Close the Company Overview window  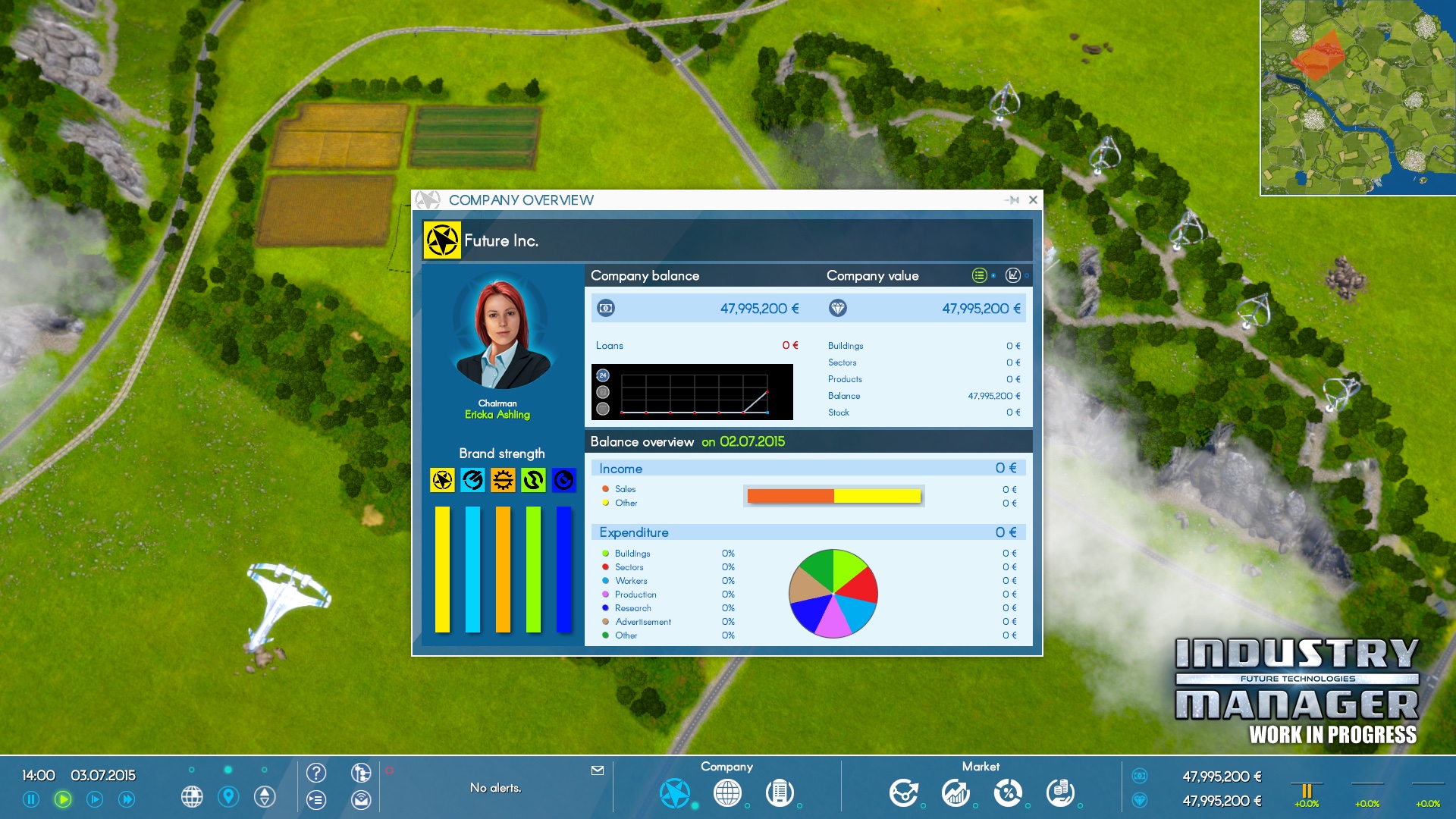click(x=1033, y=200)
